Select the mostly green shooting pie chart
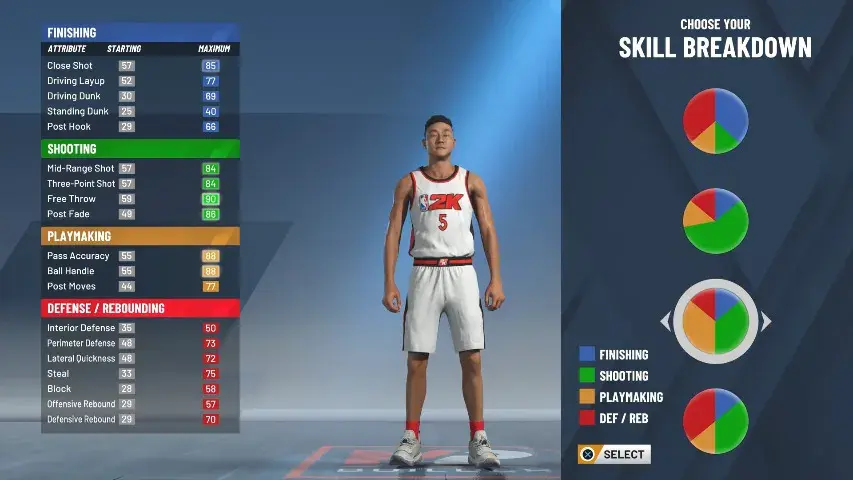Screen dimensions: 853x480 point(715,221)
